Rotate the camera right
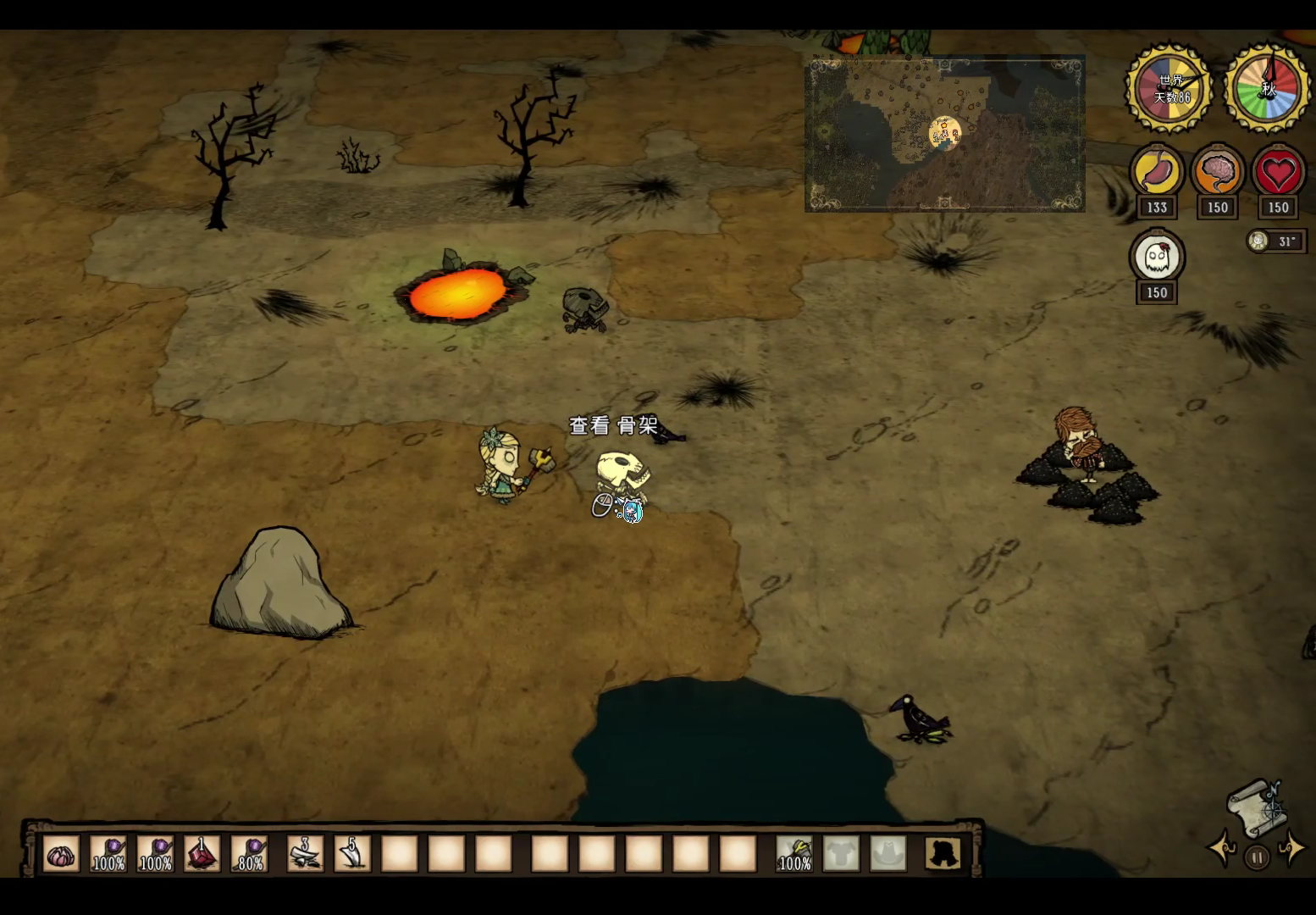The height and width of the screenshot is (915, 1316). point(1292,848)
